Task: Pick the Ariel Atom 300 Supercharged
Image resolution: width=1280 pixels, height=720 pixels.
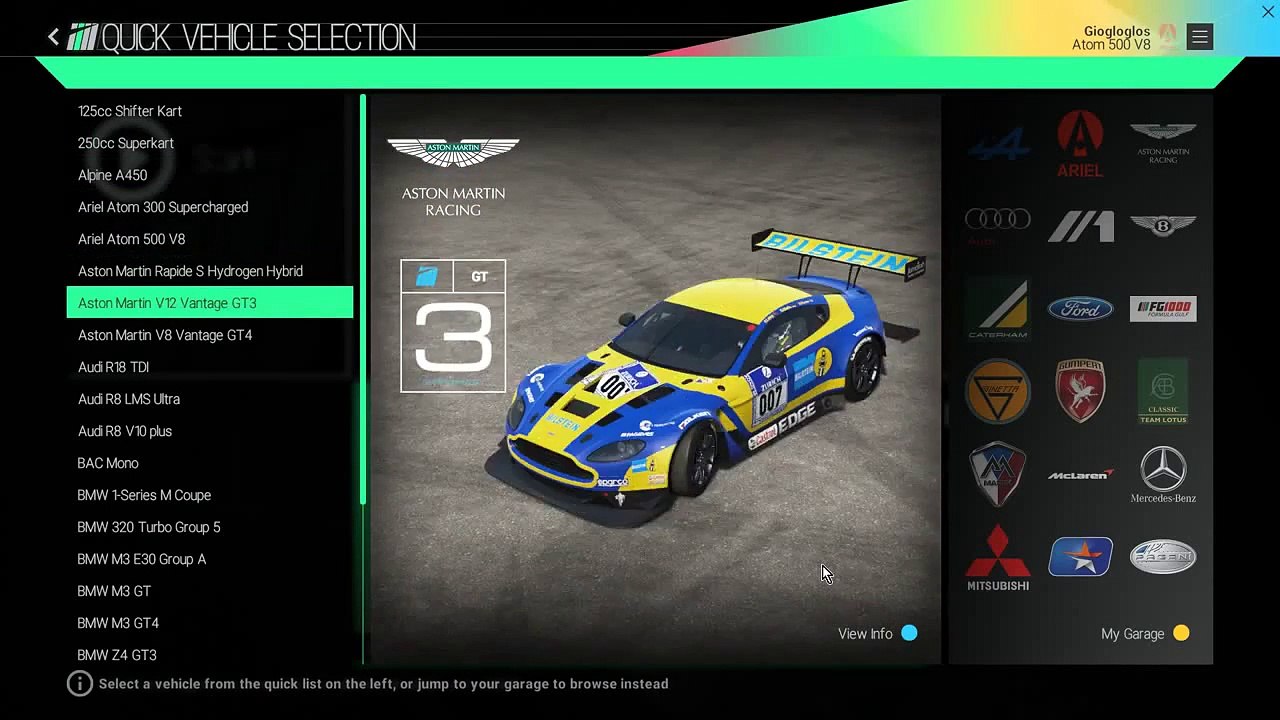Action: (x=163, y=207)
